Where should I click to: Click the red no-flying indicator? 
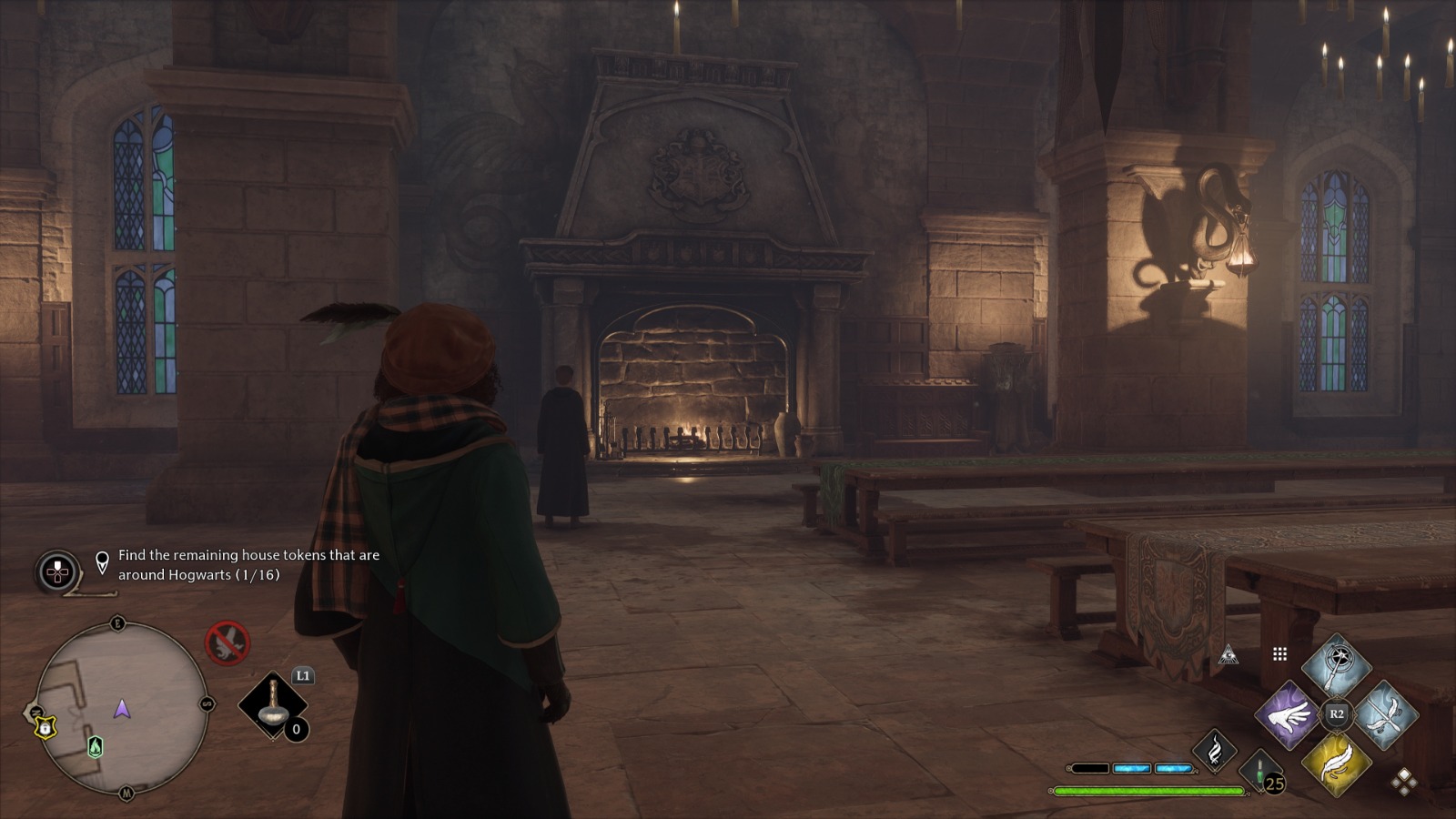227,643
